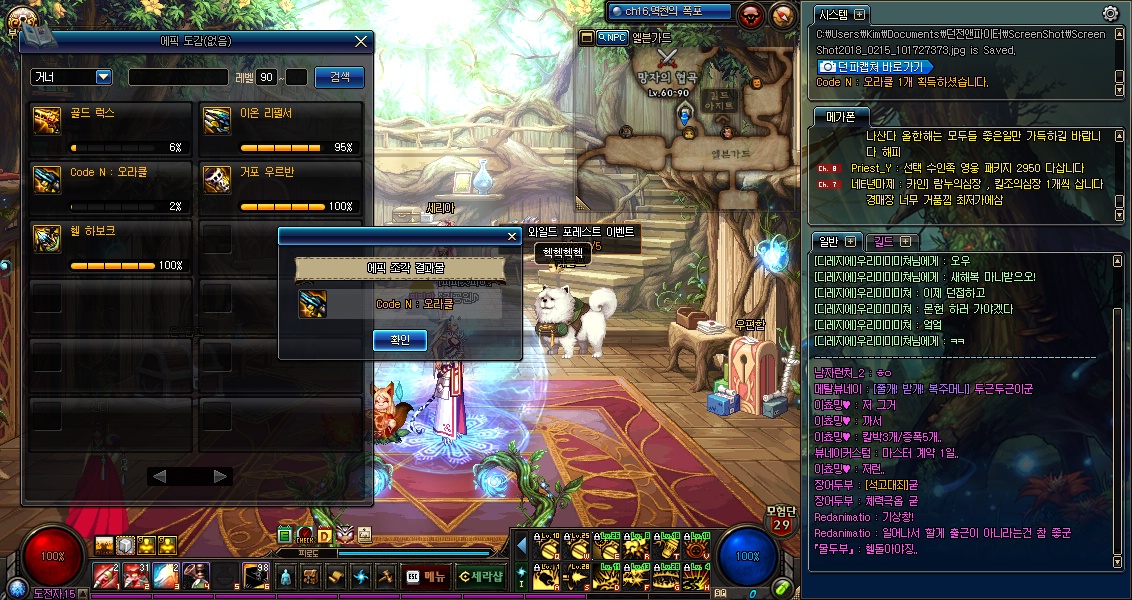Select the 골드 럭스 epic entry
Viewport: 1132px width, 600px height.
(x=110, y=130)
